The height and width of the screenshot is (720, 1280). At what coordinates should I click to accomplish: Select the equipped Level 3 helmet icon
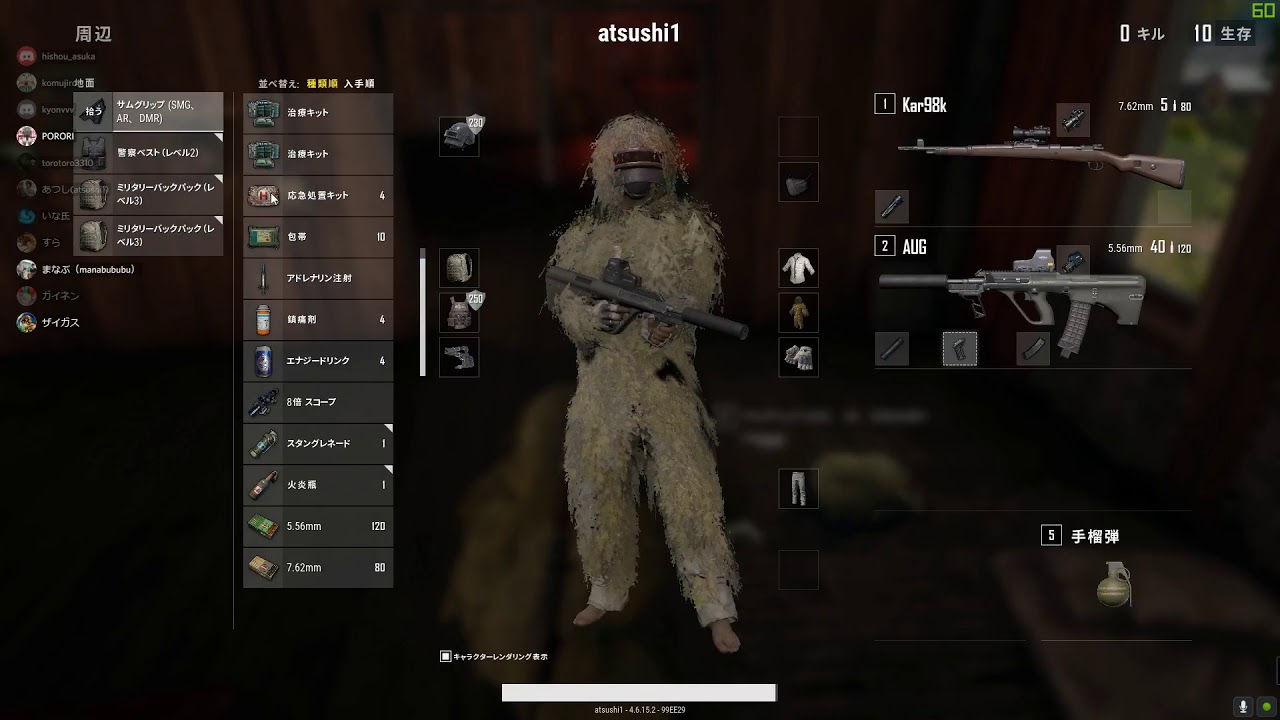pos(459,136)
